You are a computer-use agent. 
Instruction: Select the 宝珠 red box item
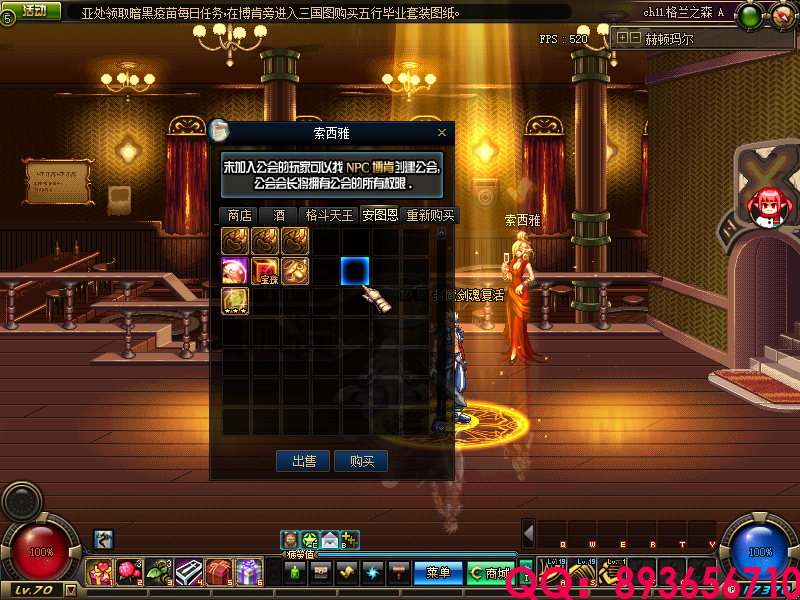[x=266, y=271]
